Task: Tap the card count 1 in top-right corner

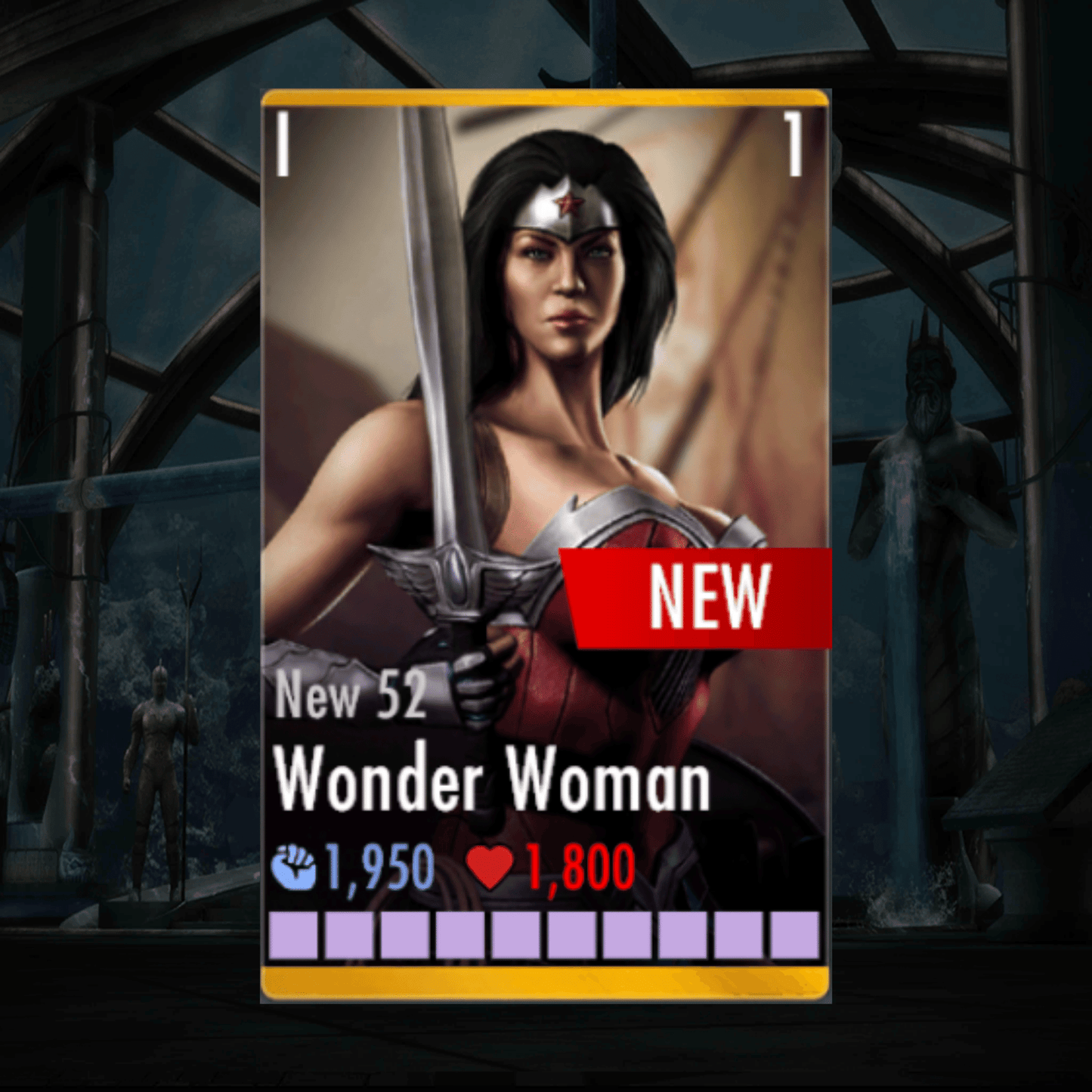Action: pyautogui.click(x=795, y=145)
